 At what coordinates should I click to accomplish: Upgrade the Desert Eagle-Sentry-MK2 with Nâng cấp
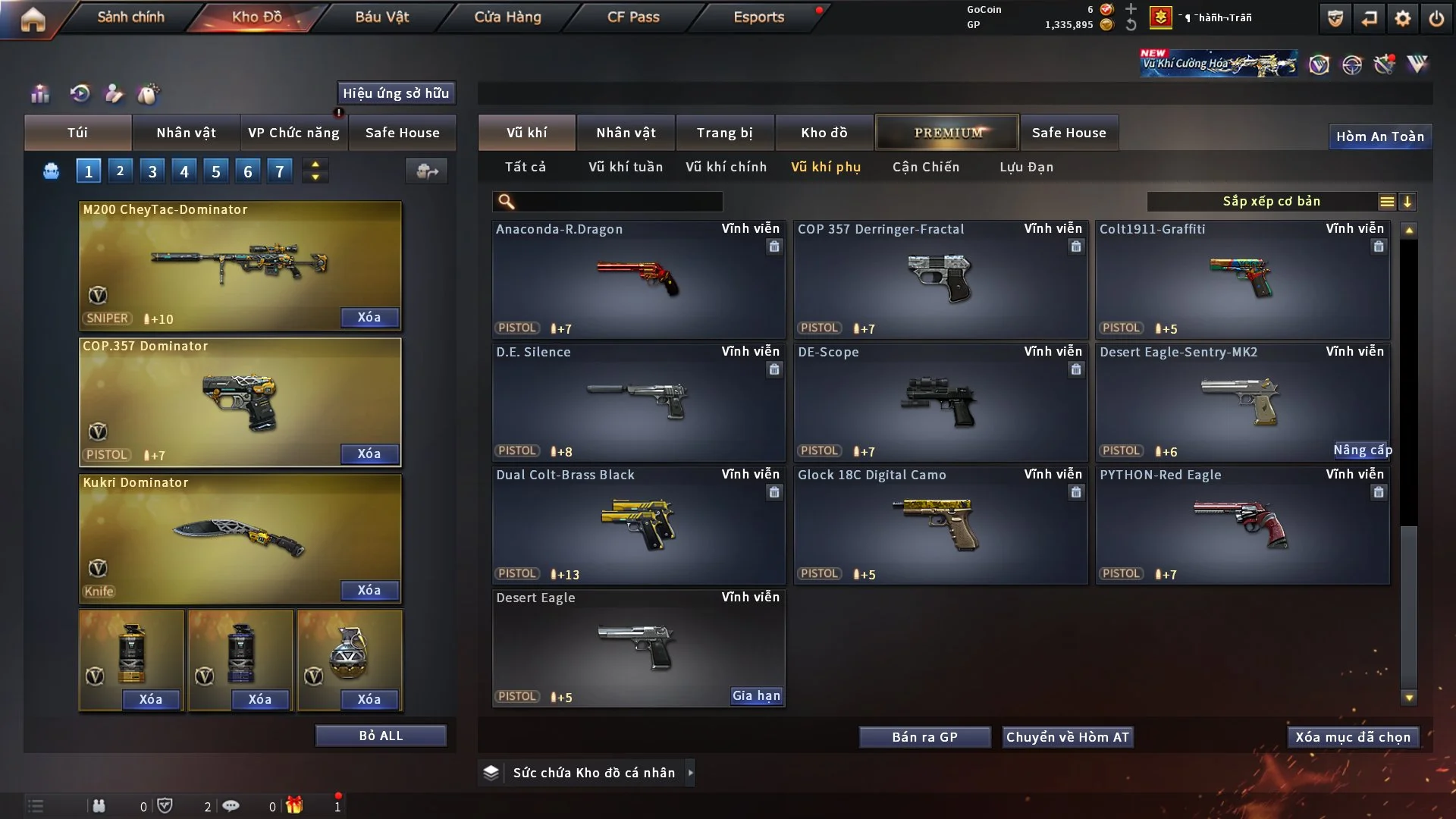click(1362, 450)
